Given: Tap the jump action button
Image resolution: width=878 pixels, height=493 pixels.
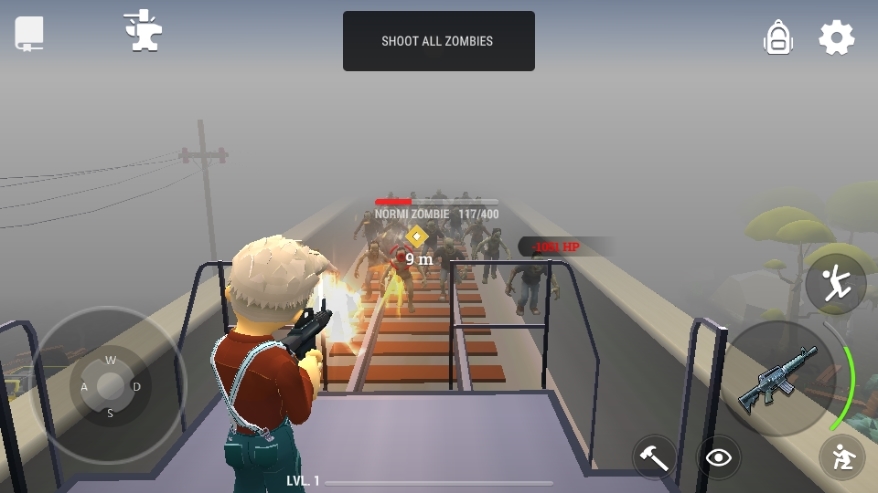Looking at the screenshot, I should coord(835,283).
